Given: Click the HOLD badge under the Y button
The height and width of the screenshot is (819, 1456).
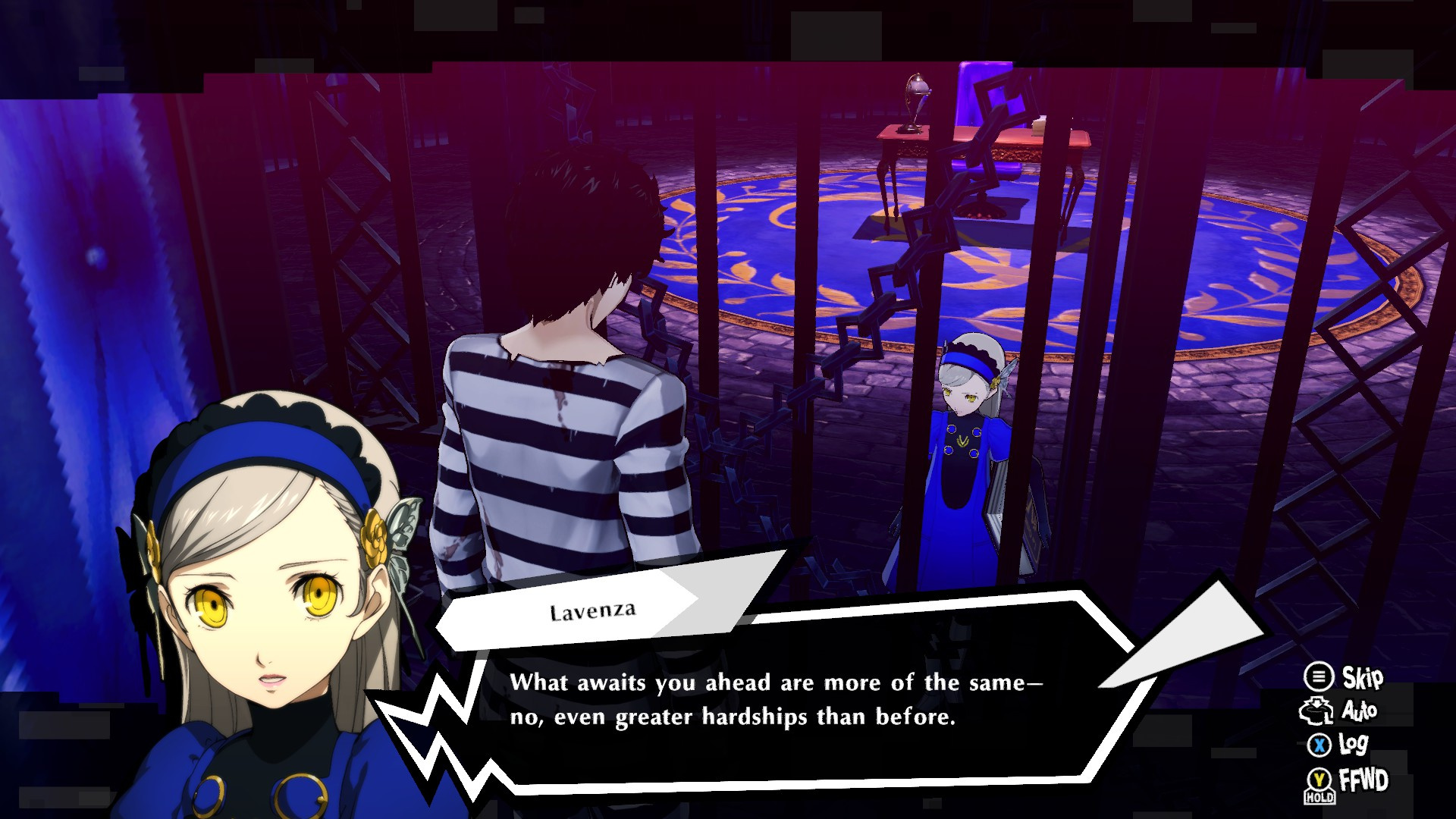Looking at the screenshot, I should 1319,795.
